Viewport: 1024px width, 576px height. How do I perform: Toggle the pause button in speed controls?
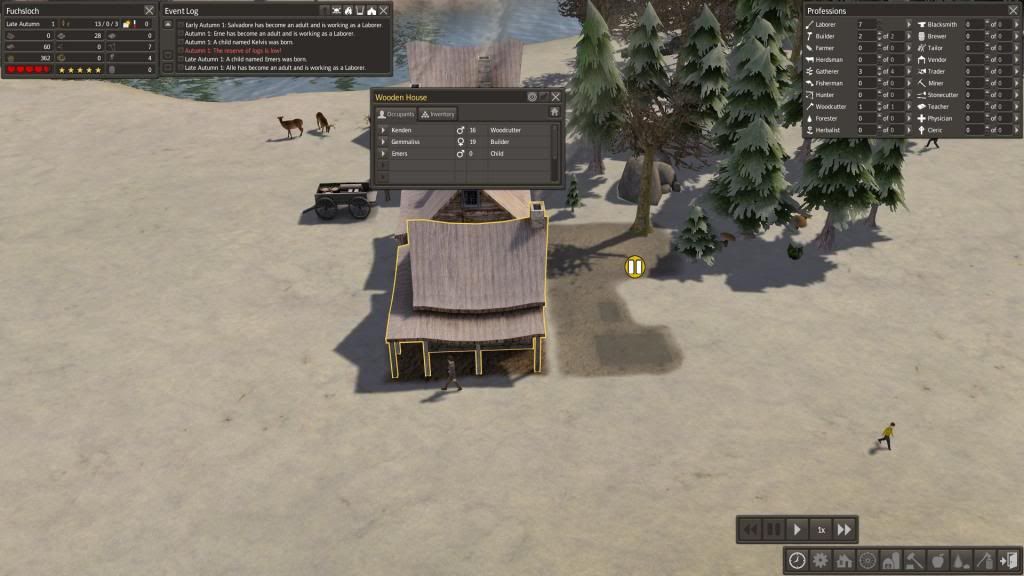coord(773,529)
